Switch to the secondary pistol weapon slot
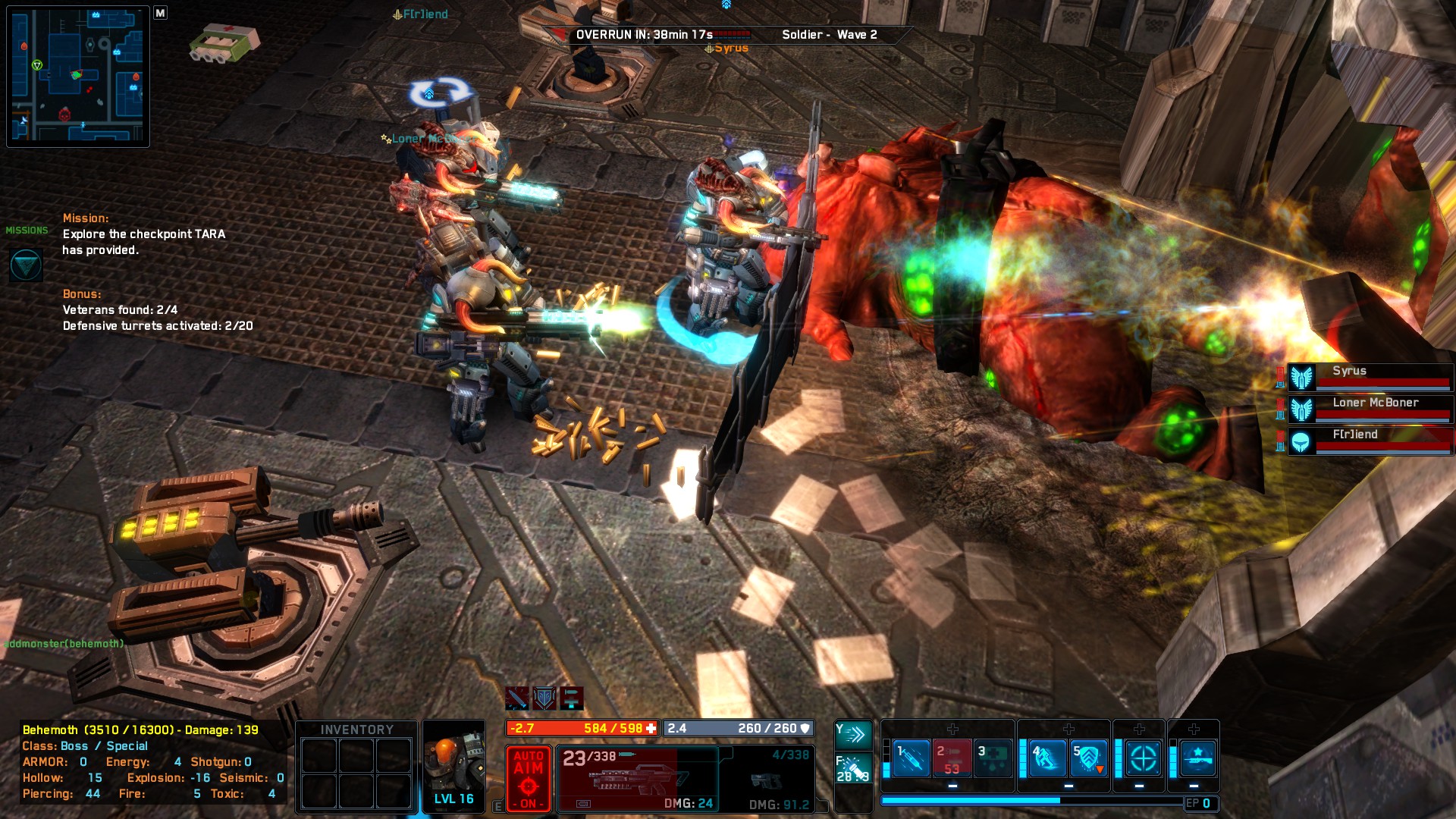The height and width of the screenshot is (819, 1456). point(767,779)
